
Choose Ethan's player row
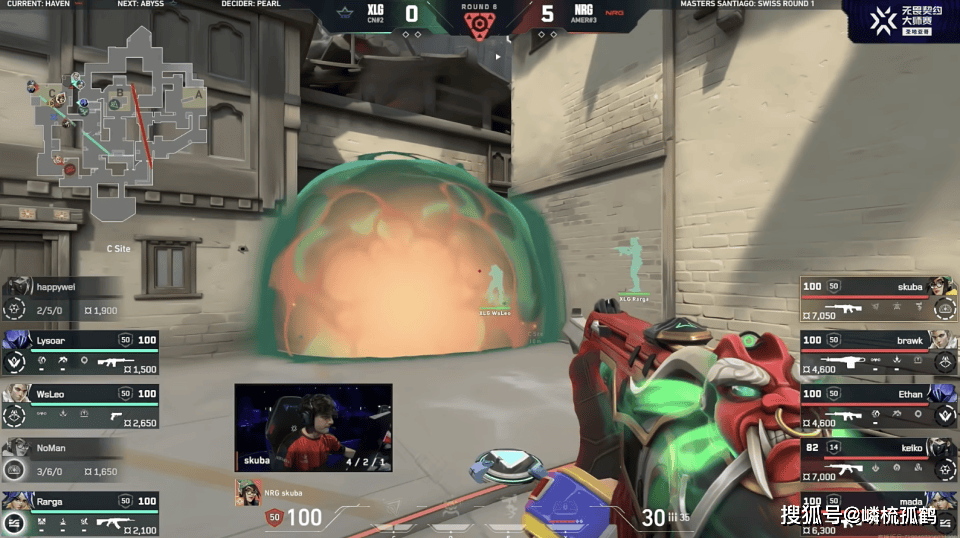(x=877, y=405)
